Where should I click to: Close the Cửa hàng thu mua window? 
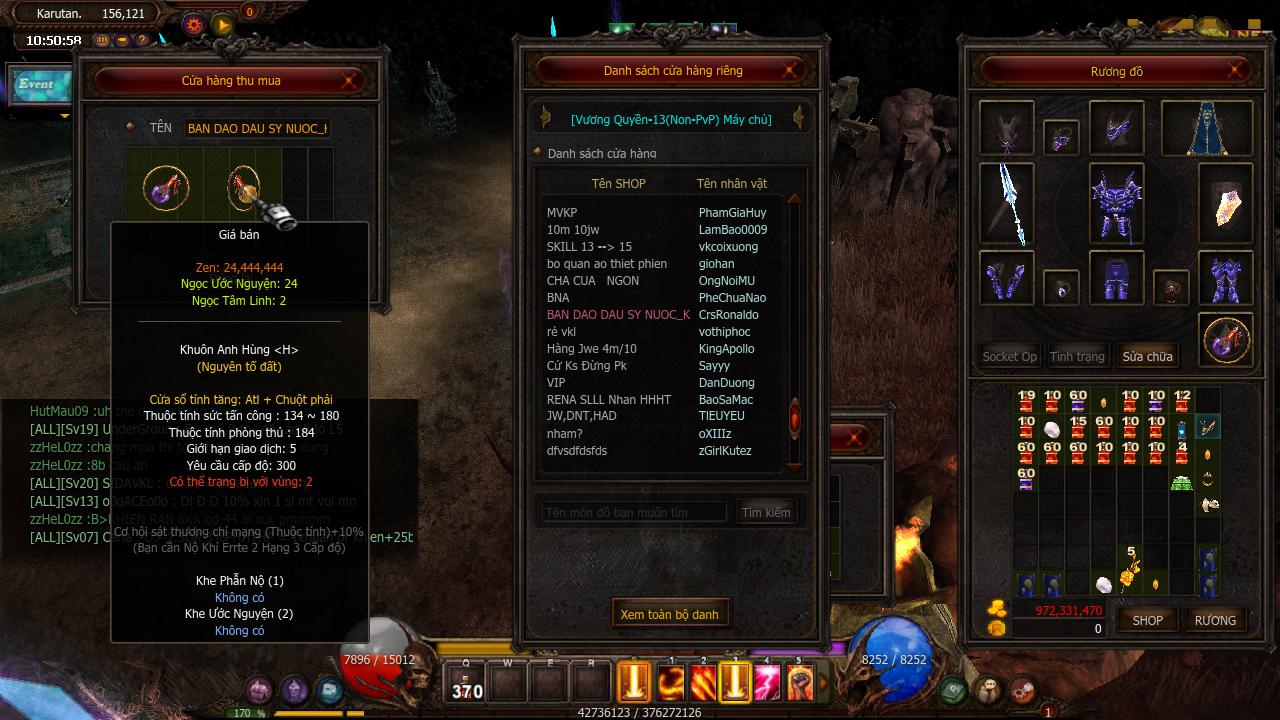click(351, 80)
